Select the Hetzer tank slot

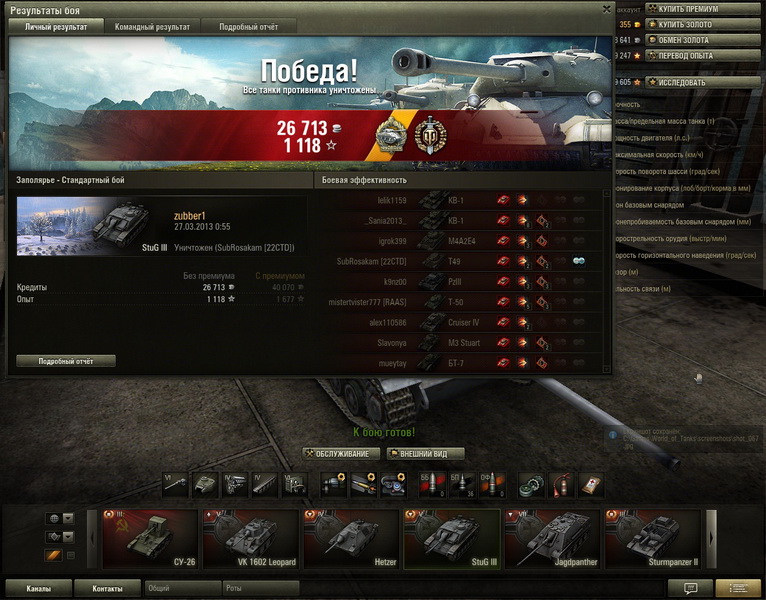click(x=351, y=539)
